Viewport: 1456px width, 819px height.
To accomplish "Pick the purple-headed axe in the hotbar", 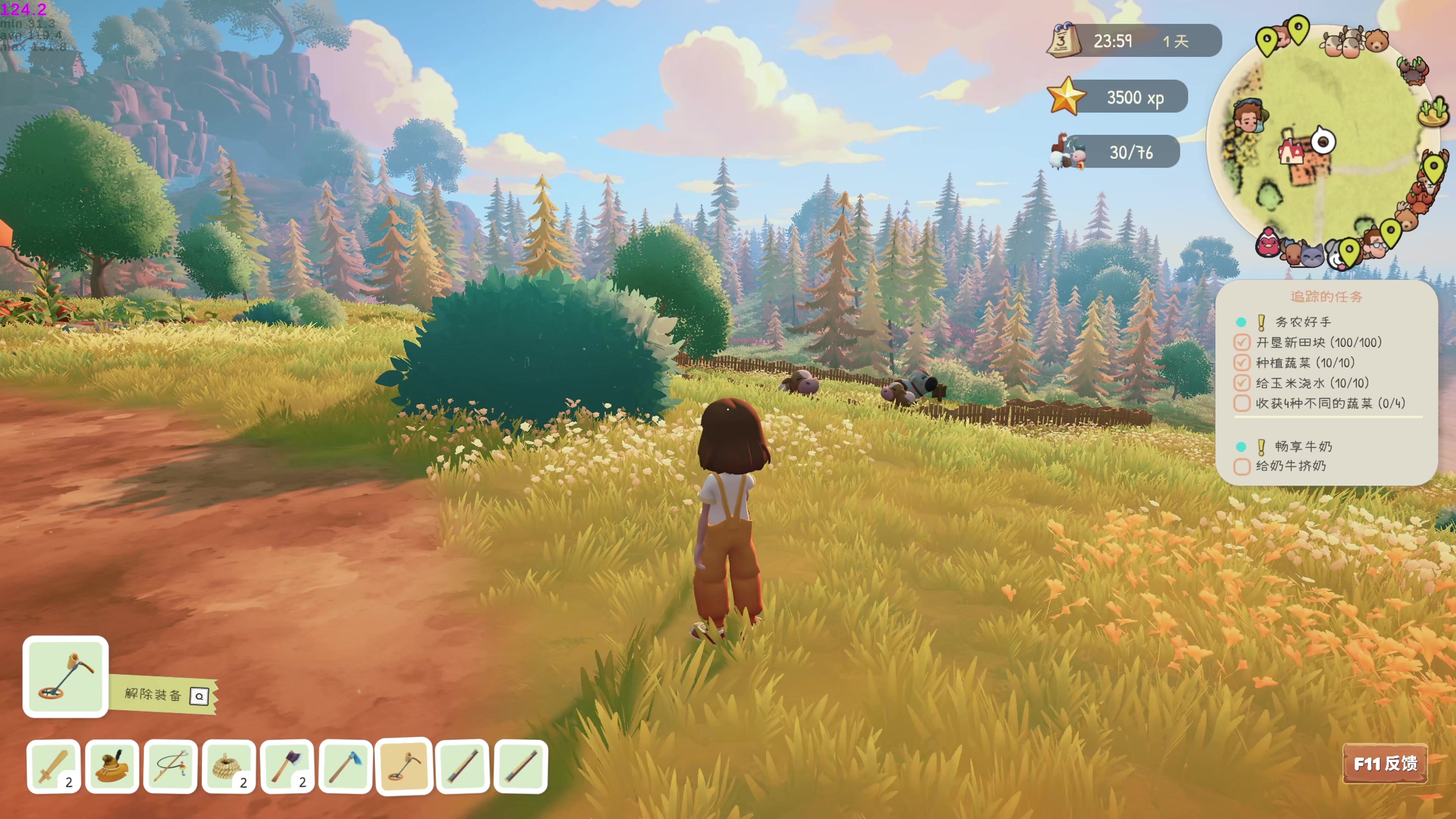I will 288,766.
